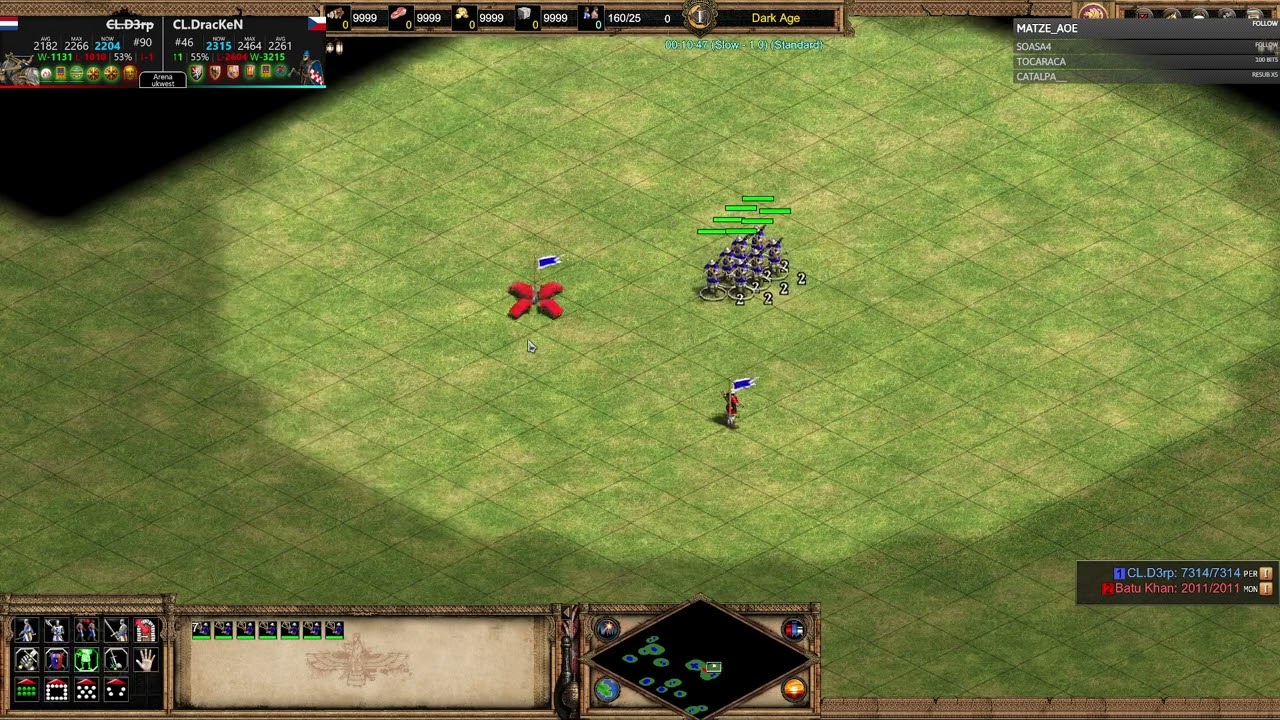The height and width of the screenshot is (720, 1280).
Task: Pick the flank formation icon
Action: click(116, 690)
